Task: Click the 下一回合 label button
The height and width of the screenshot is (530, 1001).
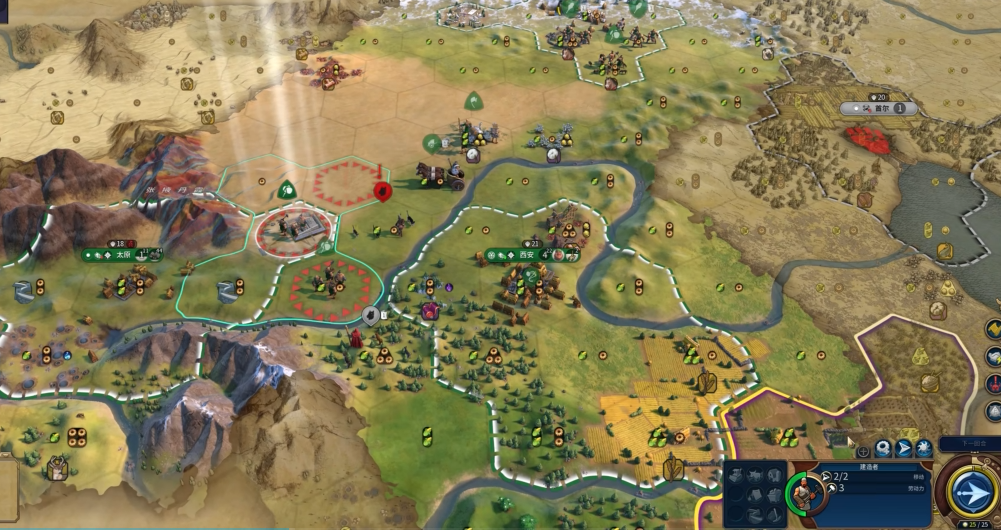Action: [968, 442]
